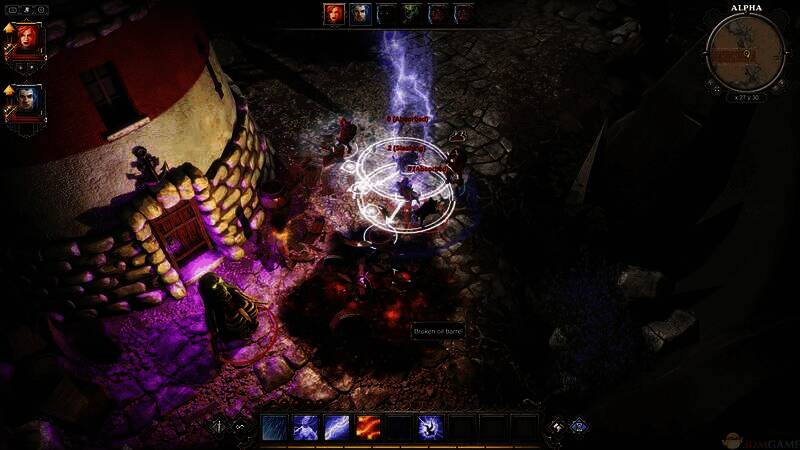Select the red-haired woman party portrait
Screen dimensions: 800x450
(x=29, y=39)
